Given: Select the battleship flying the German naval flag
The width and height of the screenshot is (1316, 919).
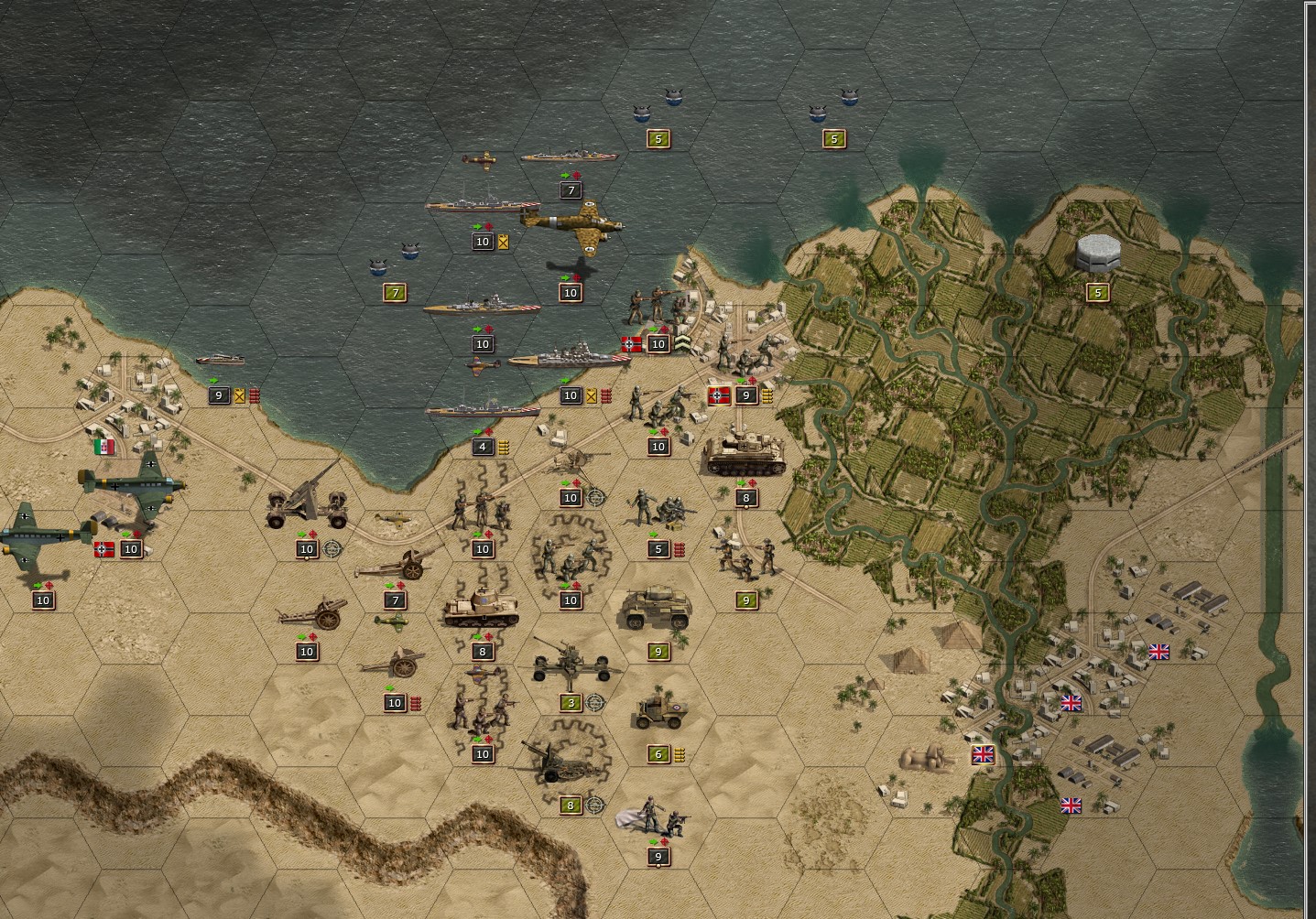Looking at the screenshot, I should 568,357.
